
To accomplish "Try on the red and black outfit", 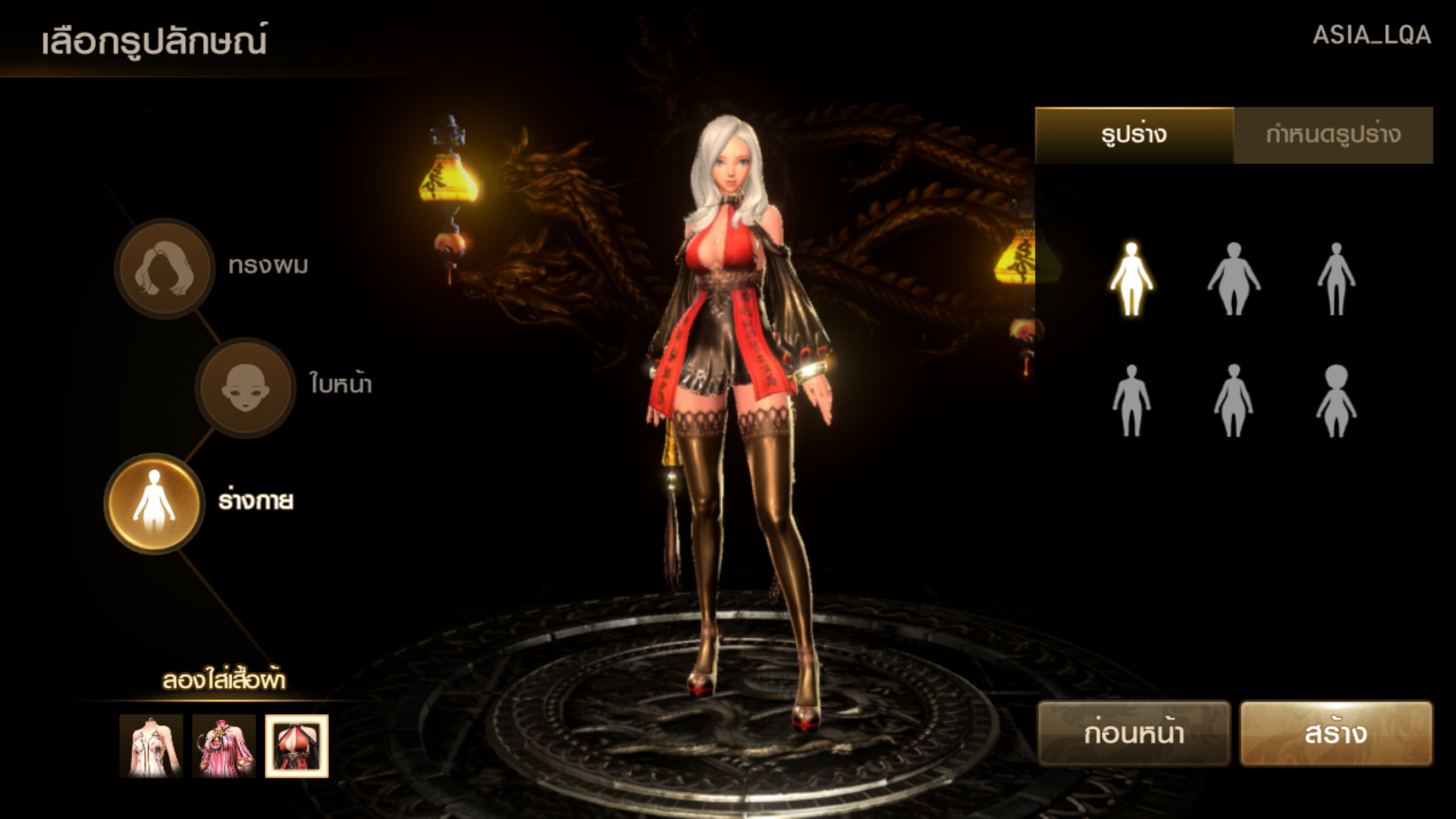I will [297, 746].
